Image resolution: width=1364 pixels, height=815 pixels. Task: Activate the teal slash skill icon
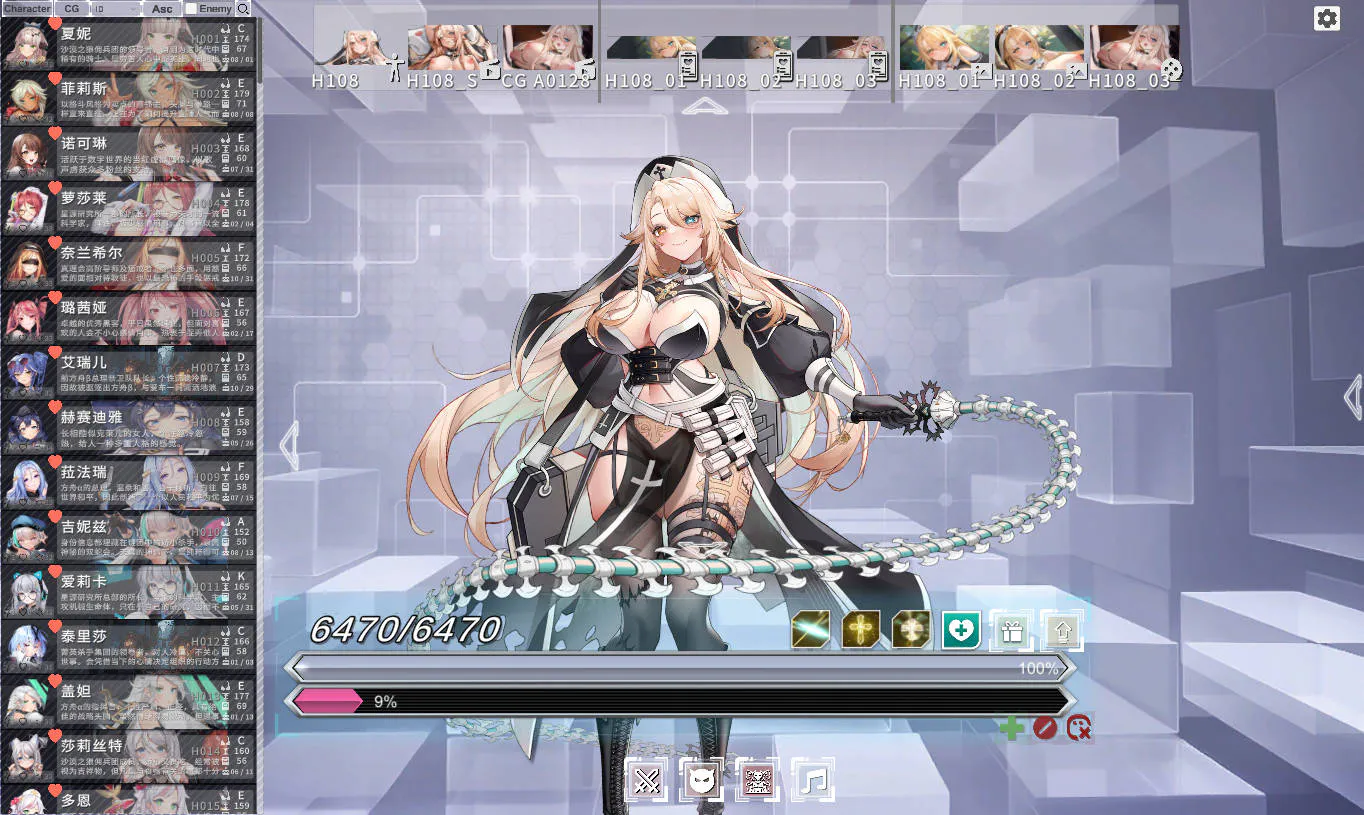click(x=811, y=630)
